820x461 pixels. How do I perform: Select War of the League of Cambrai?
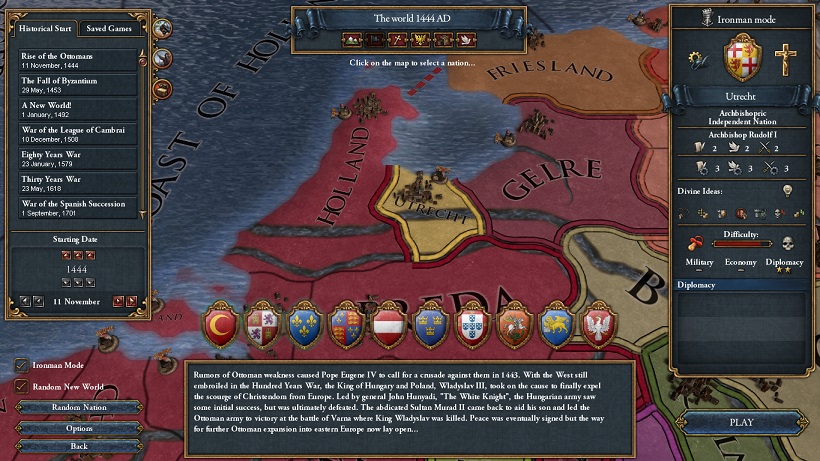point(78,134)
